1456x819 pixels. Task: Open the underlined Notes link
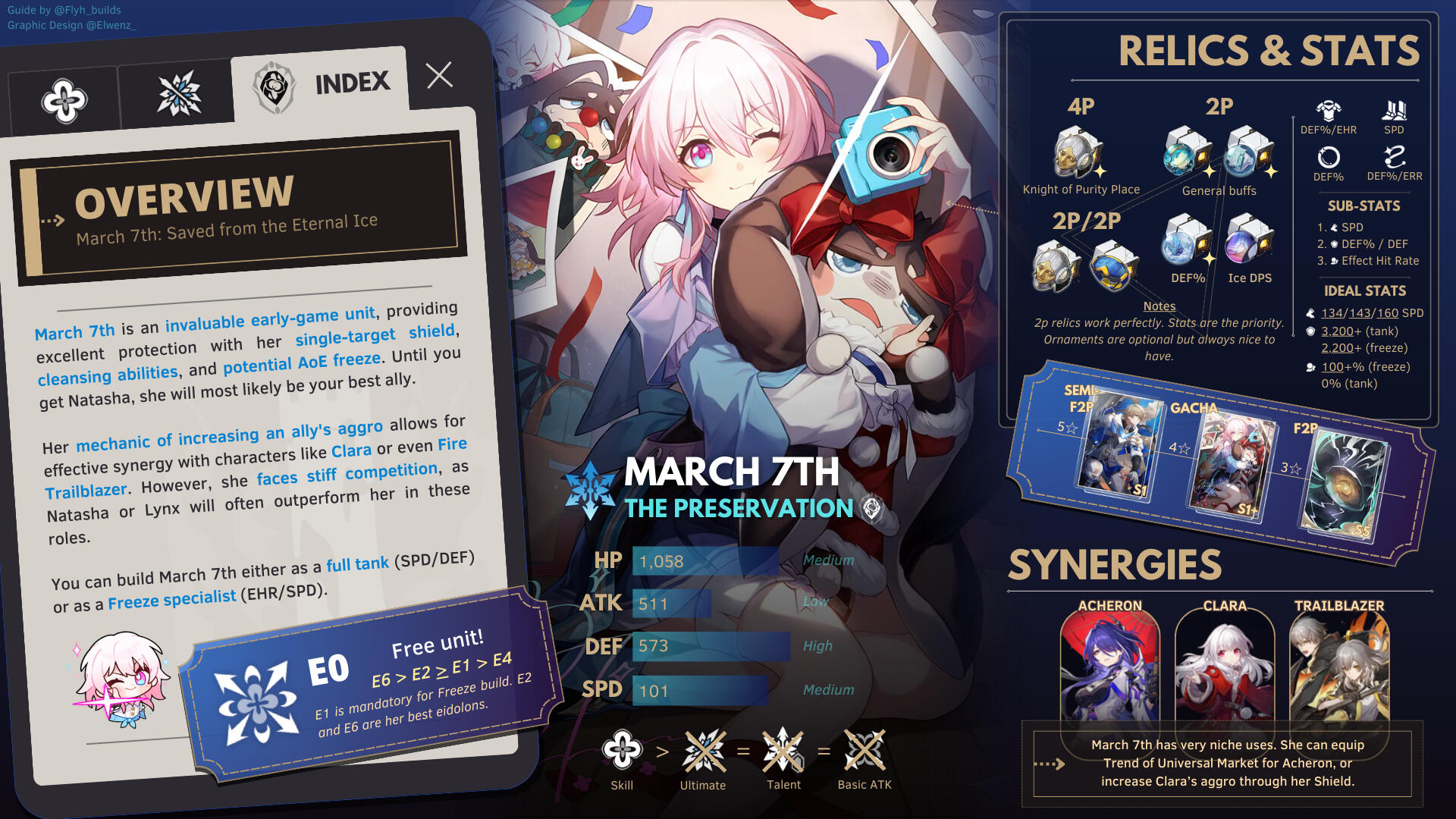[x=1159, y=306]
